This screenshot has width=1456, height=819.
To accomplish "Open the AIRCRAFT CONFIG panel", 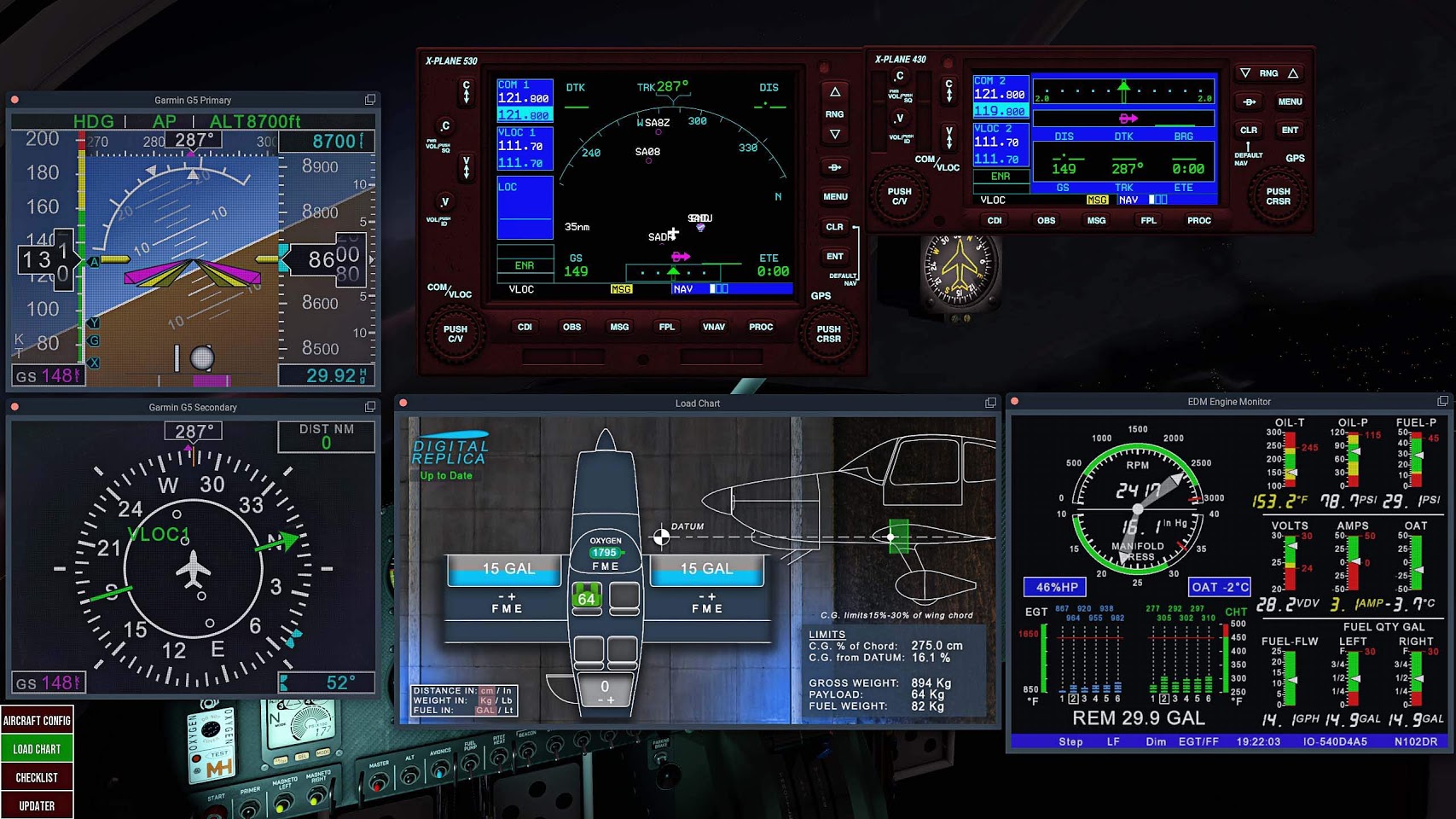I will (x=37, y=720).
